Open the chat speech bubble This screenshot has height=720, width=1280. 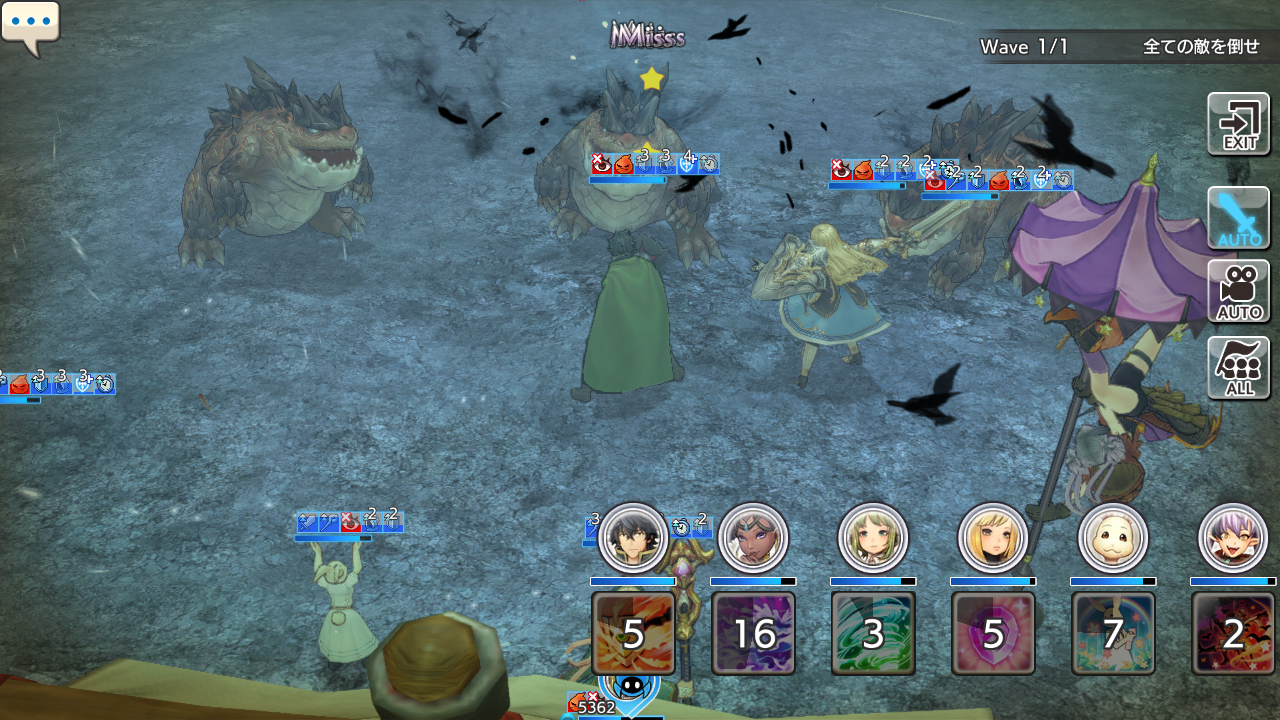click(31, 25)
